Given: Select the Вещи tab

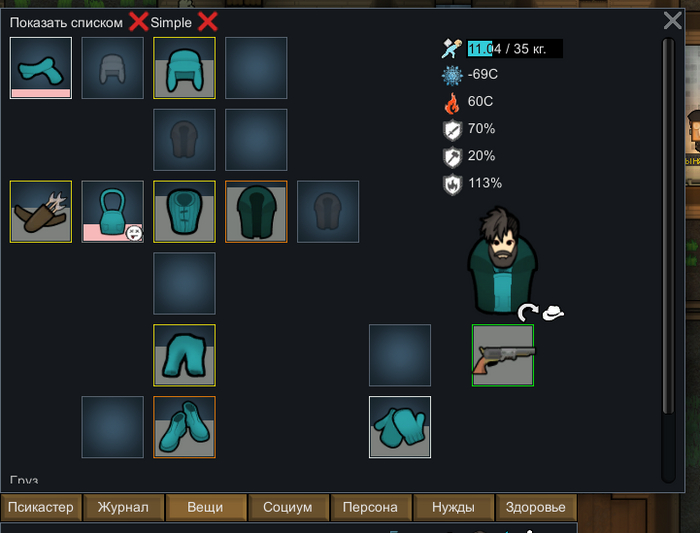Looking at the screenshot, I should click(205, 507).
